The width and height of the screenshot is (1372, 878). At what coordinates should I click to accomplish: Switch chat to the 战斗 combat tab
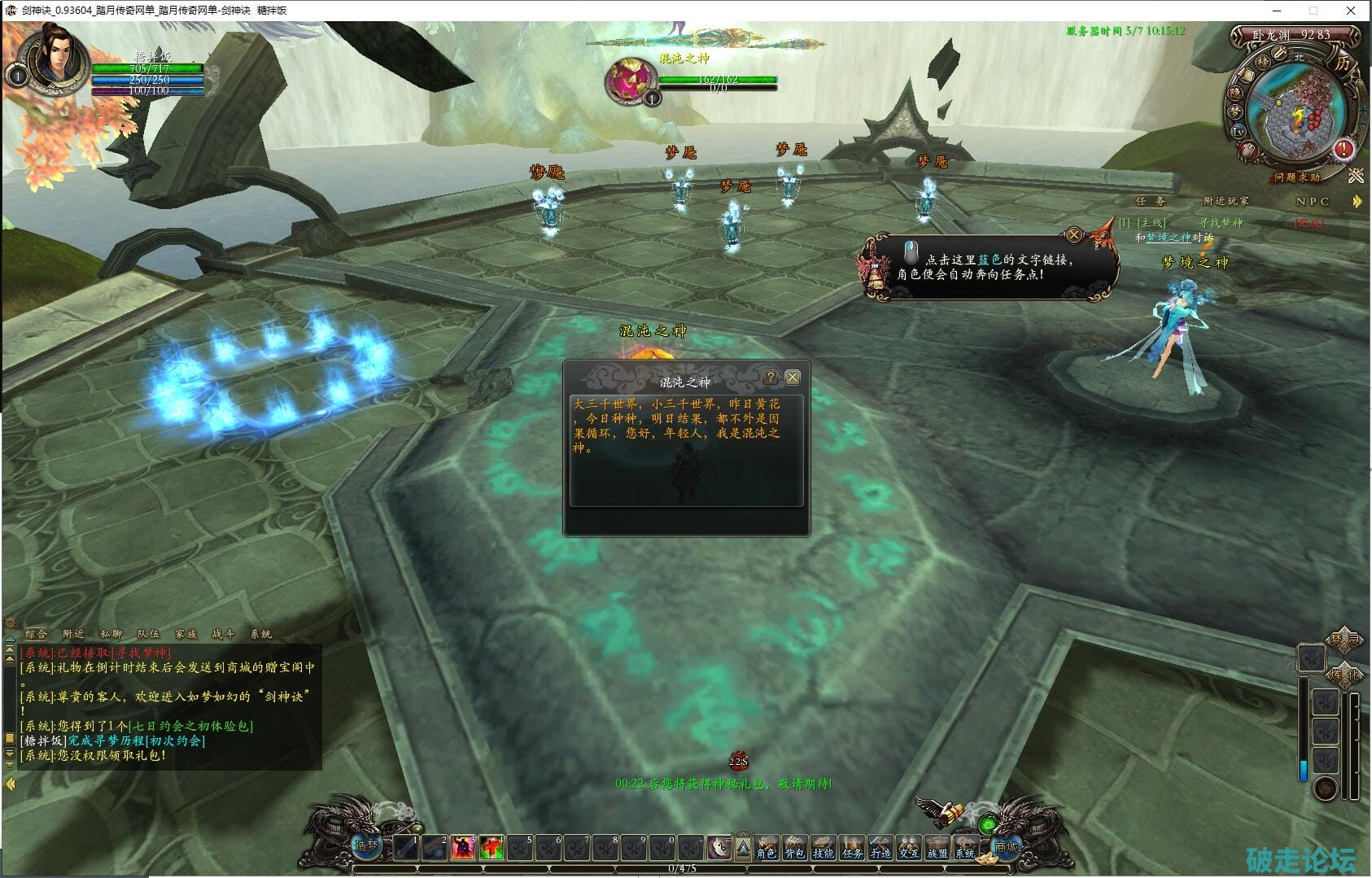point(223,634)
